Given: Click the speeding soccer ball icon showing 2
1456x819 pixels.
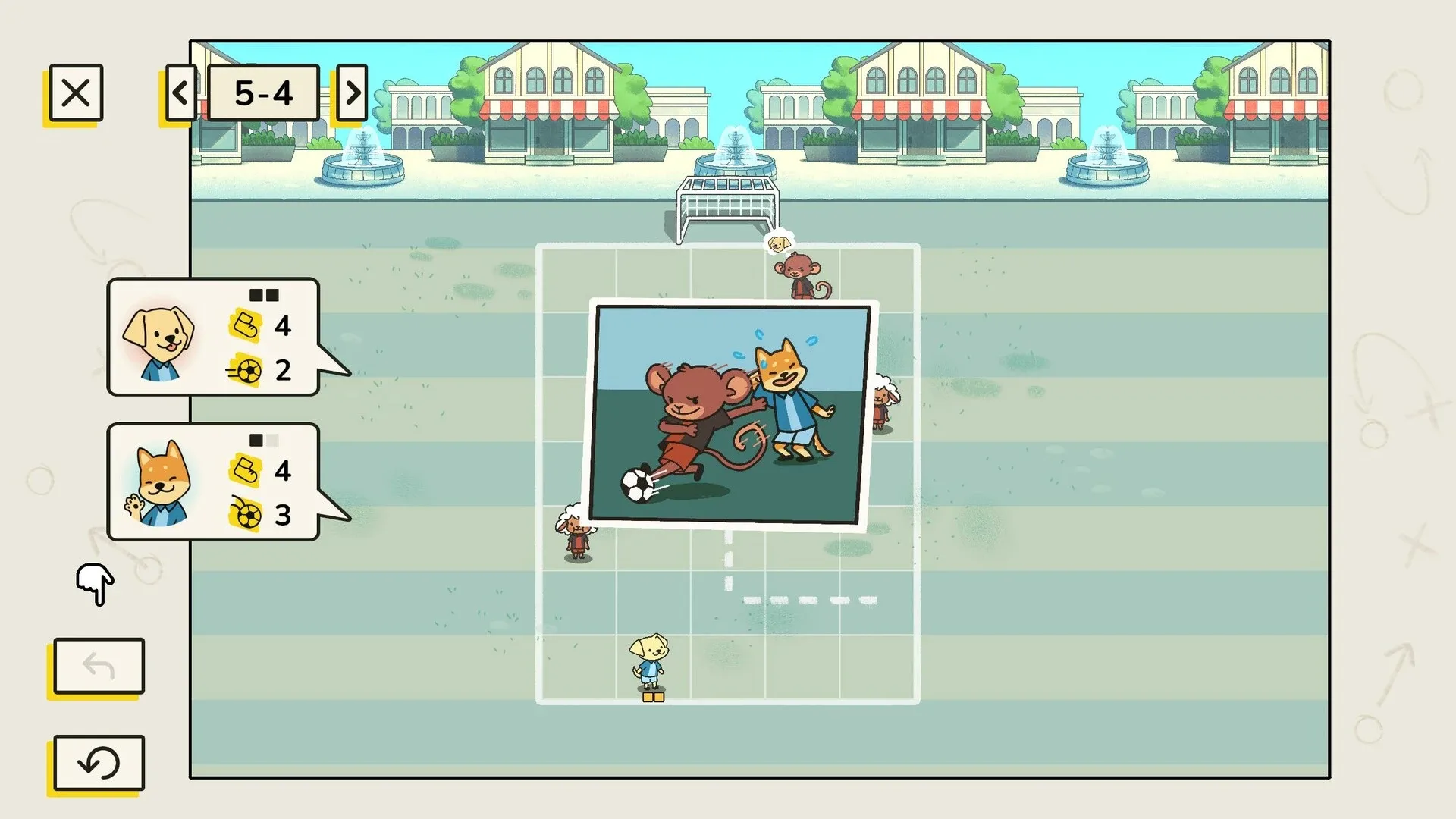Looking at the screenshot, I should coord(246,372).
